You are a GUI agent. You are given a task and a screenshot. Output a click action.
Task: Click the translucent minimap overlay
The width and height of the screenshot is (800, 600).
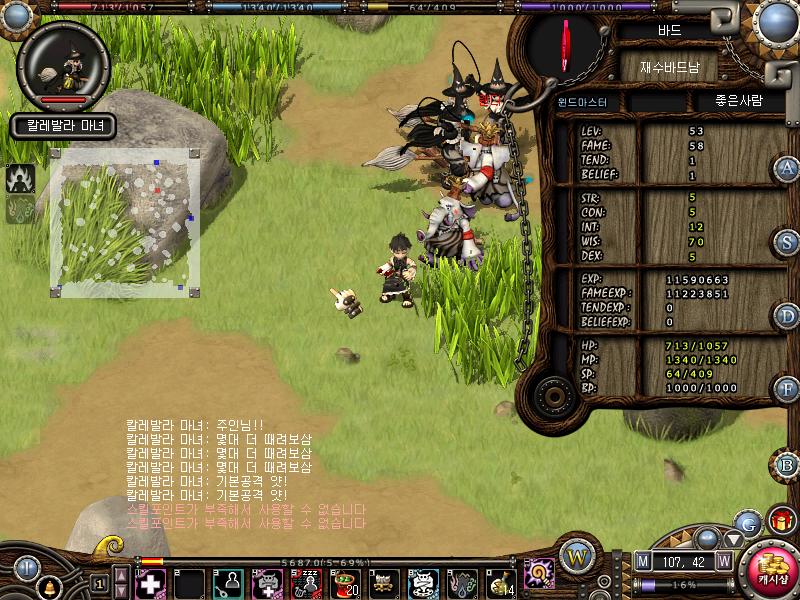pyautogui.click(x=125, y=222)
